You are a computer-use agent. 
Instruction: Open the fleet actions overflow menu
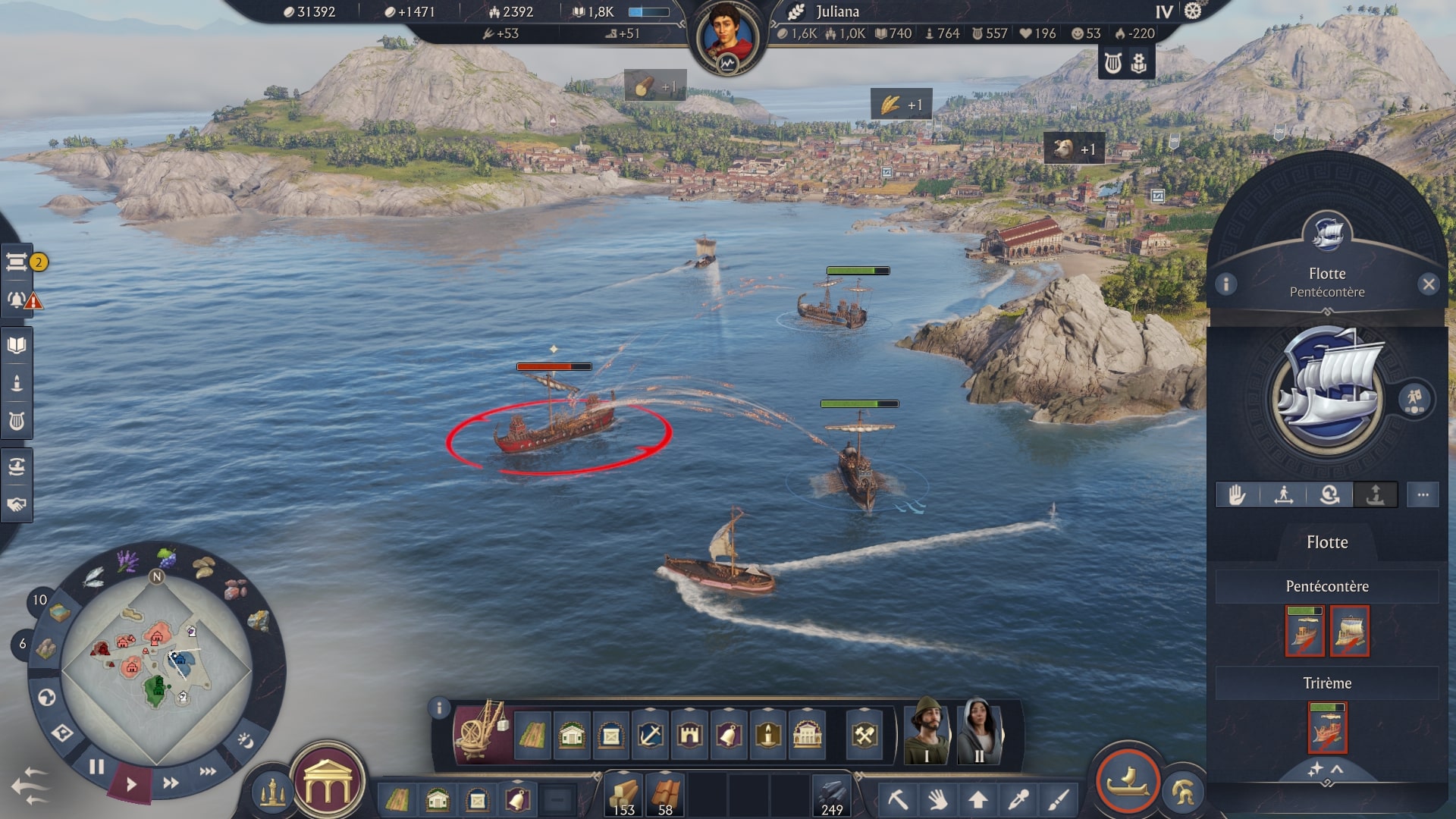pos(1423,494)
